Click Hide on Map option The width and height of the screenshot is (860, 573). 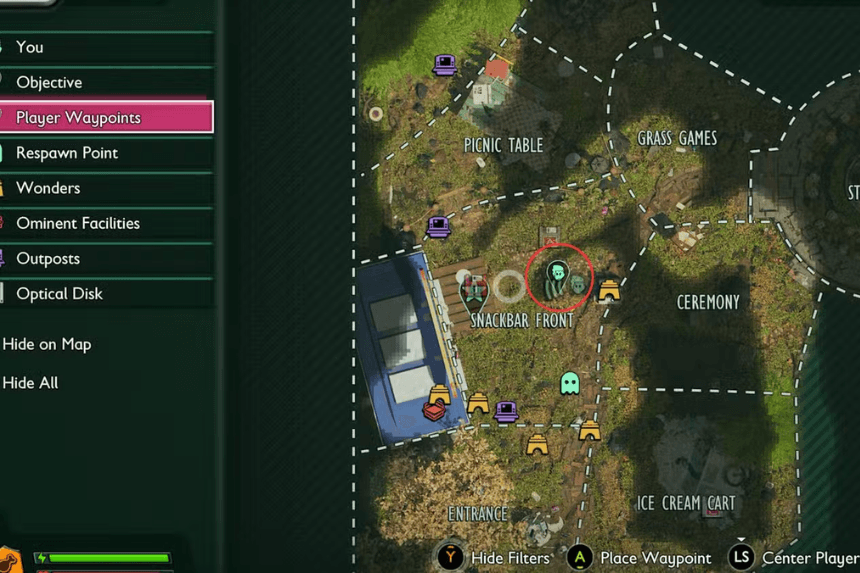[x=47, y=344]
